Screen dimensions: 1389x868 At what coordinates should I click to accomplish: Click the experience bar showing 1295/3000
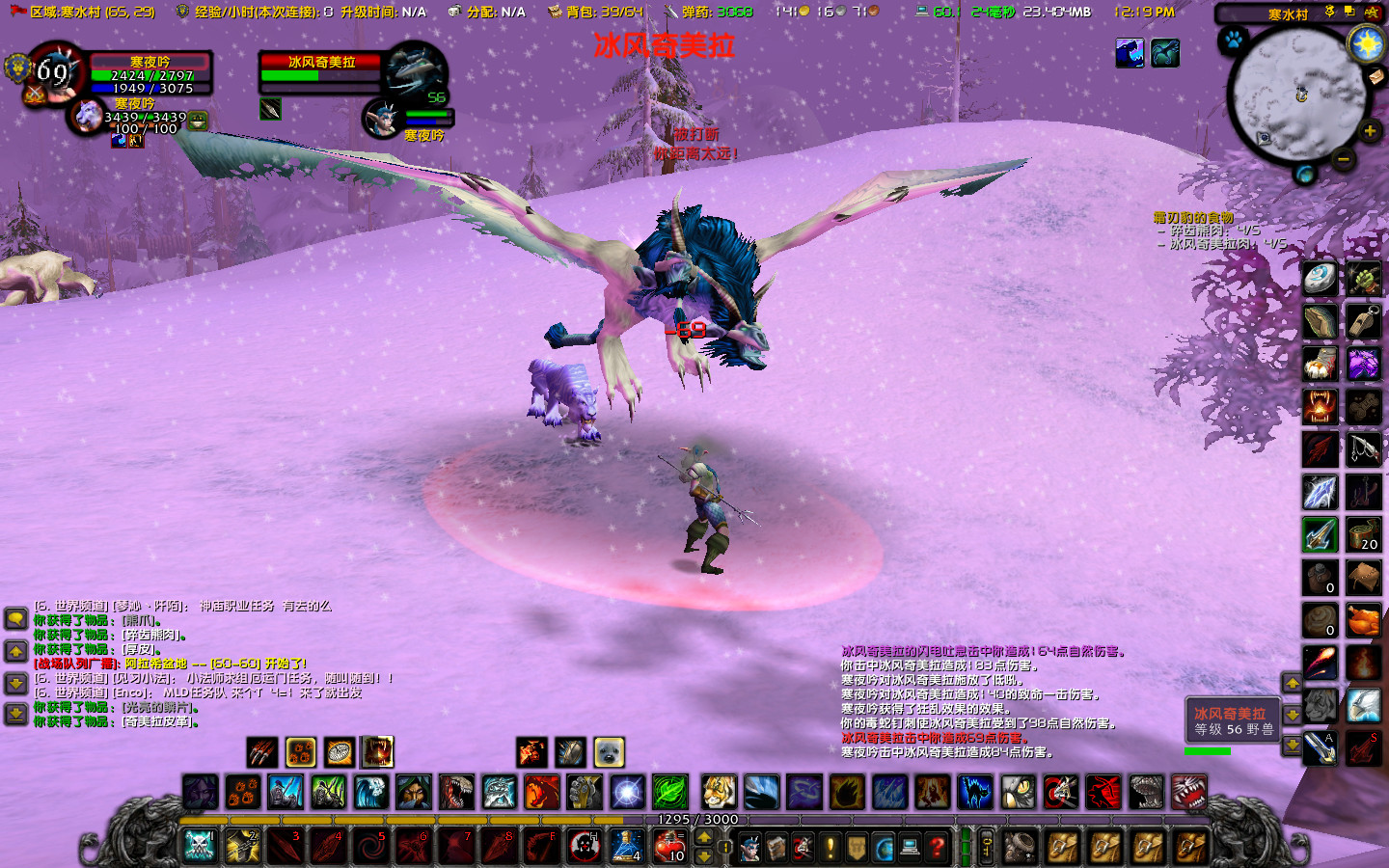(x=696, y=820)
